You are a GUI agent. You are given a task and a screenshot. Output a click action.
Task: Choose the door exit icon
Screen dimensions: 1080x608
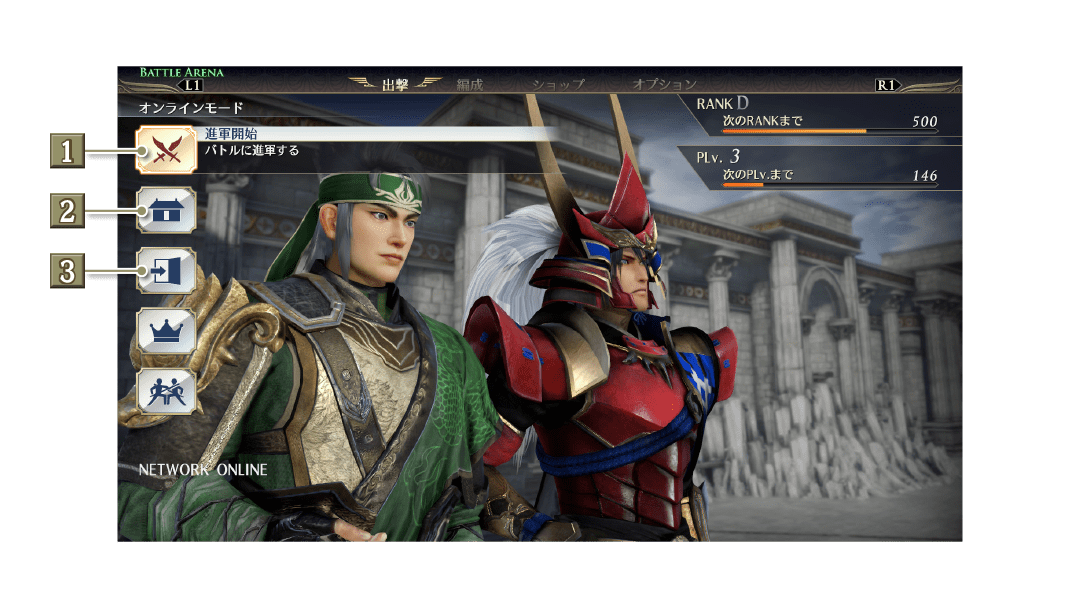pos(166,270)
